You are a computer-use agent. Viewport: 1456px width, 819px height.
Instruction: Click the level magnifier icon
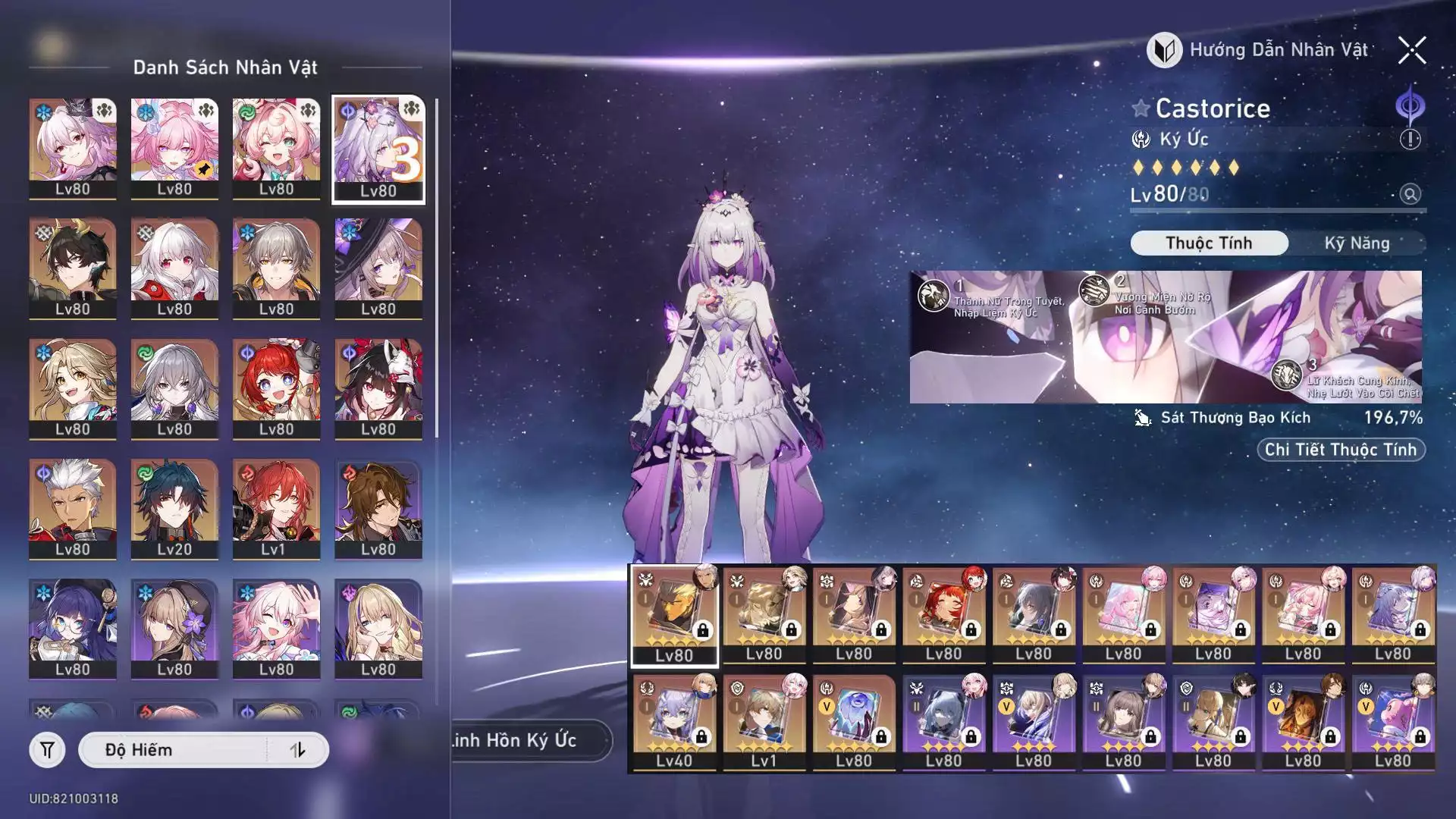(1410, 194)
